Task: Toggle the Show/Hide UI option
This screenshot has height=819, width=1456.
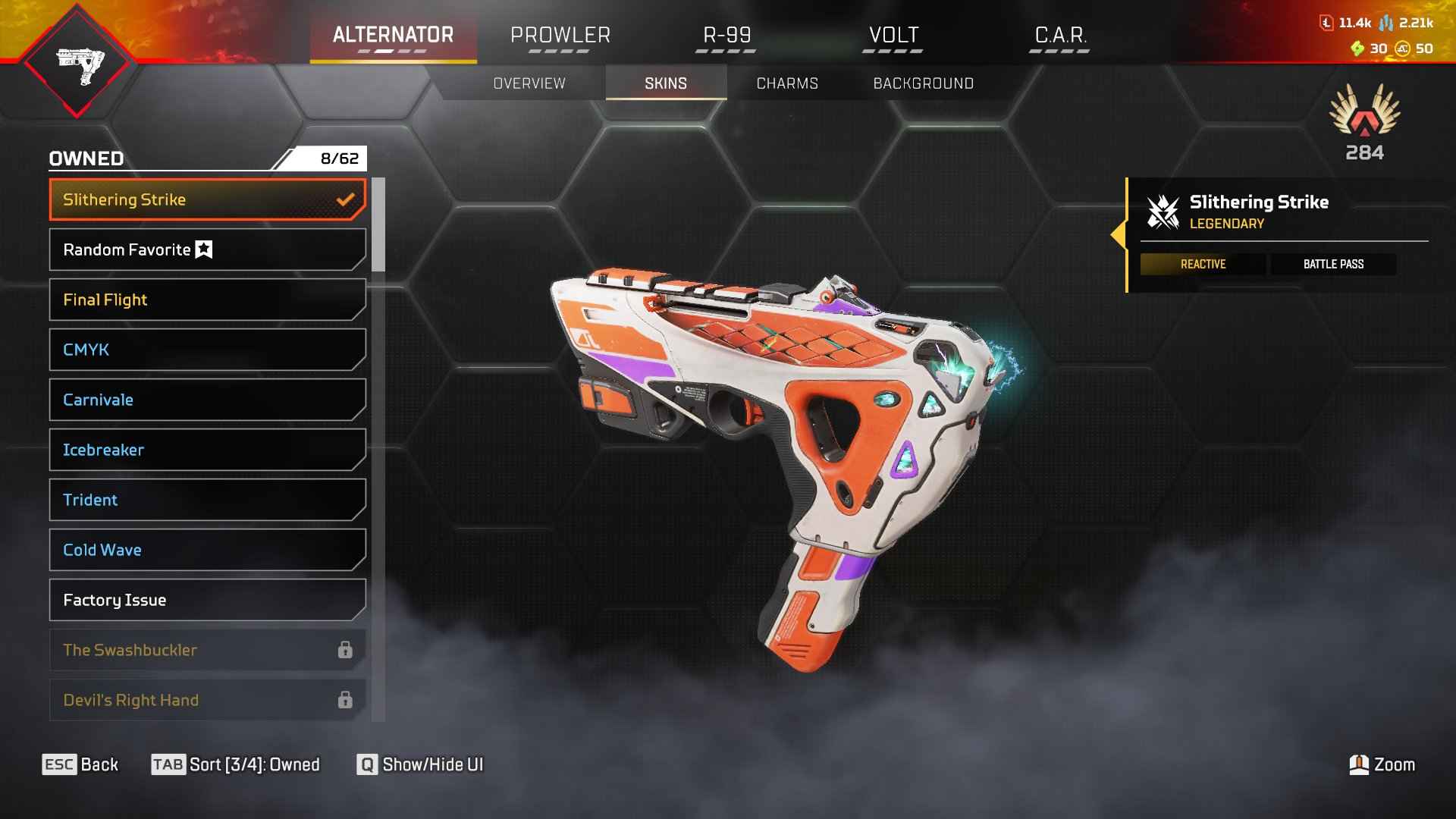Action: (x=420, y=764)
